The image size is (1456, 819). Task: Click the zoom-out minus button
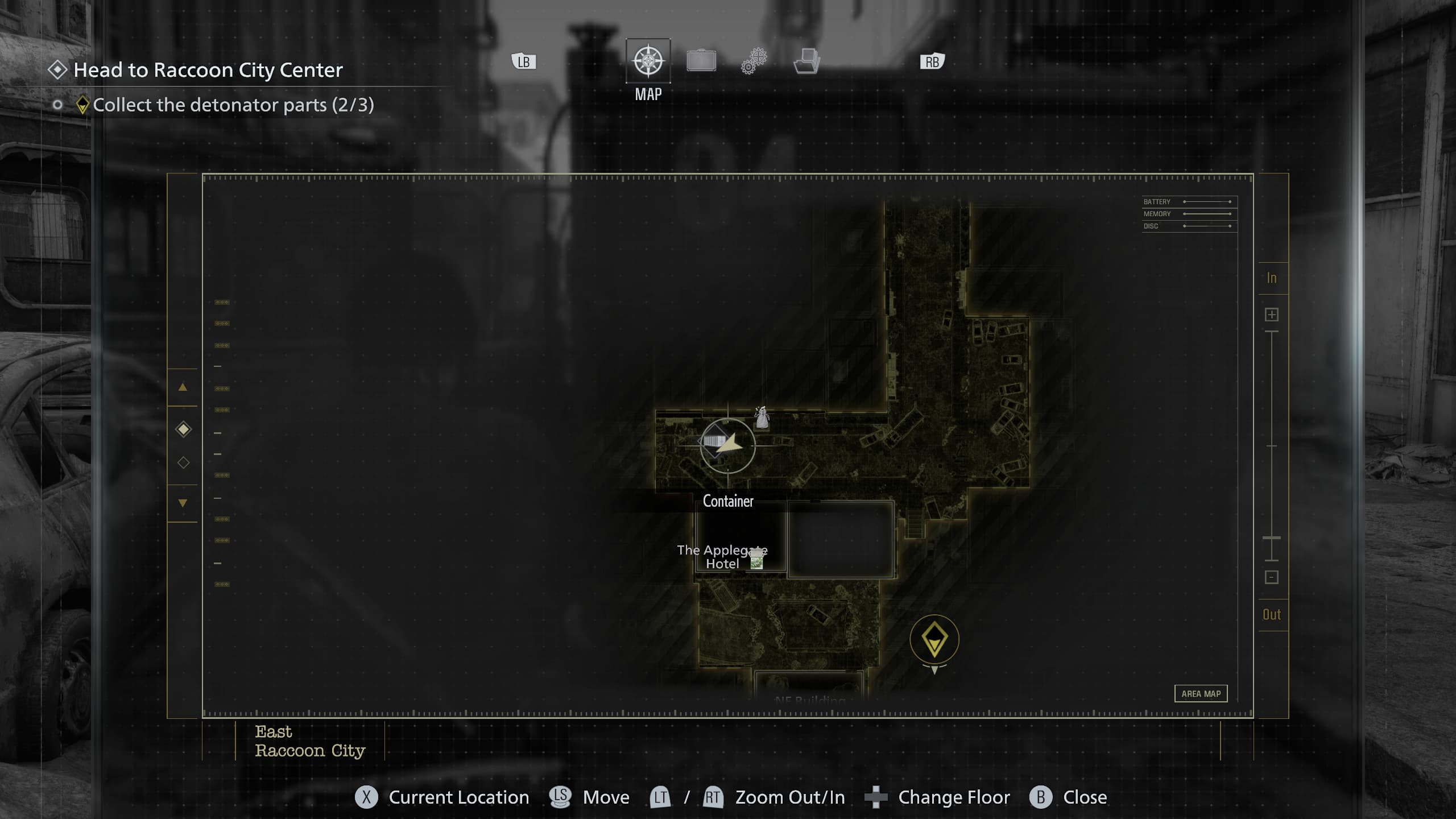(1272, 577)
